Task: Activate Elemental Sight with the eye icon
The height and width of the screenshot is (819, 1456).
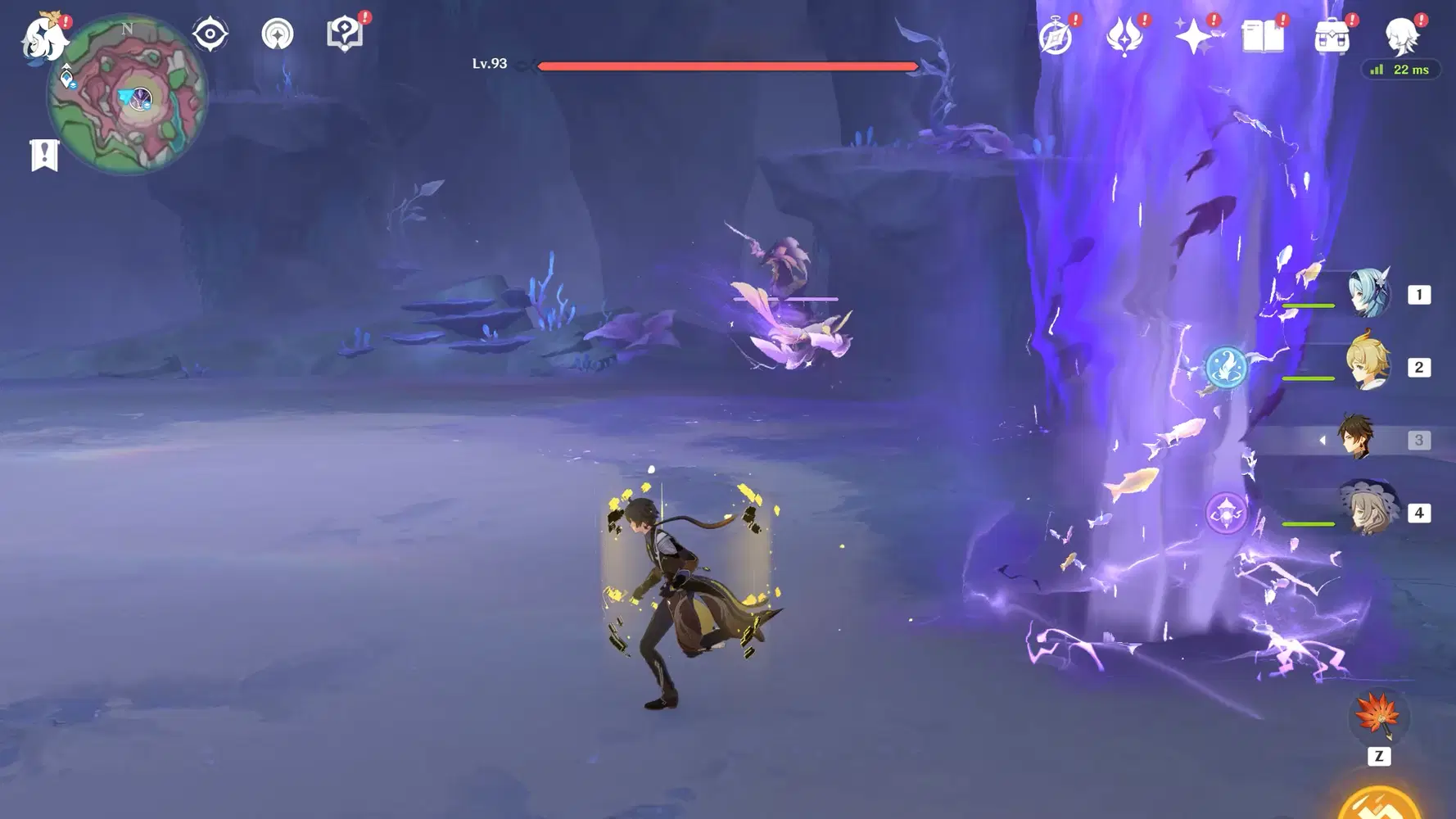Action: tap(210, 33)
